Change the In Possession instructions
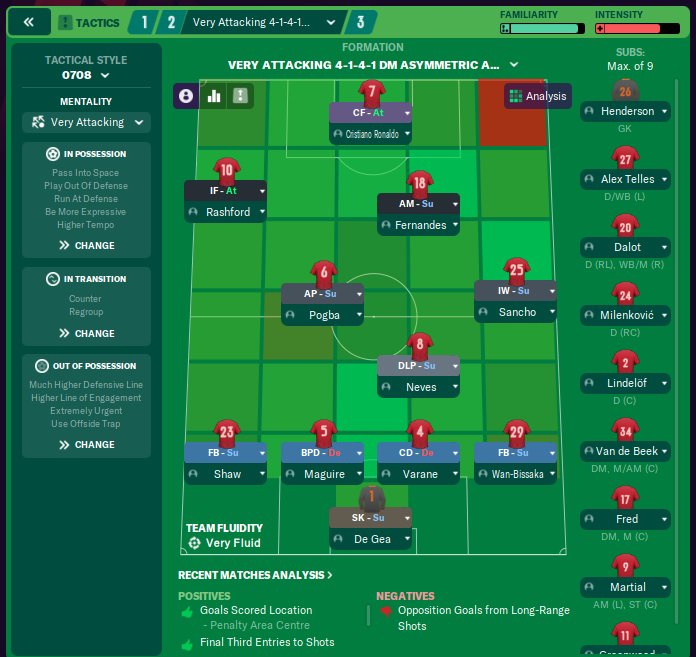This screenshot has width=696, height=657. click(x=87, y=245)
